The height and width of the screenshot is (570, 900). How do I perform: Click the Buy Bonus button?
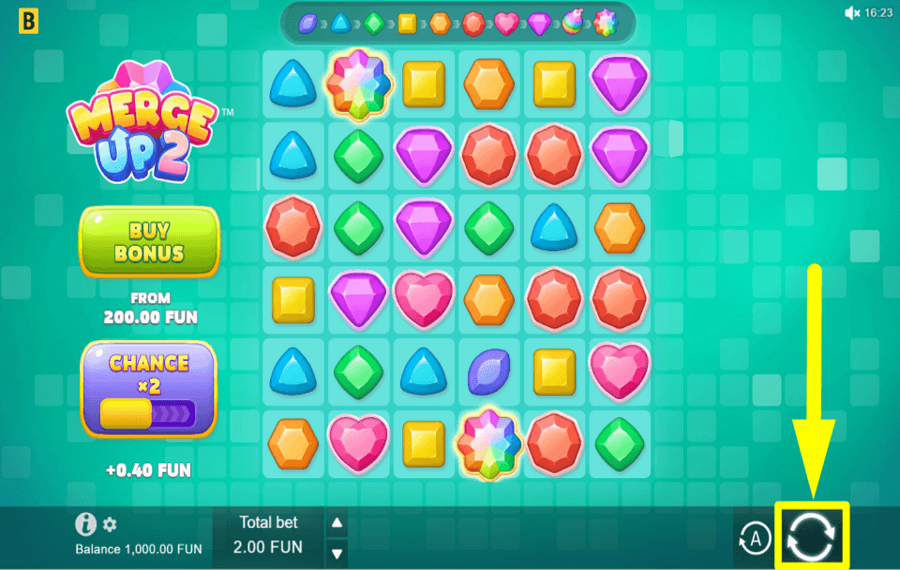pos(149,241)
